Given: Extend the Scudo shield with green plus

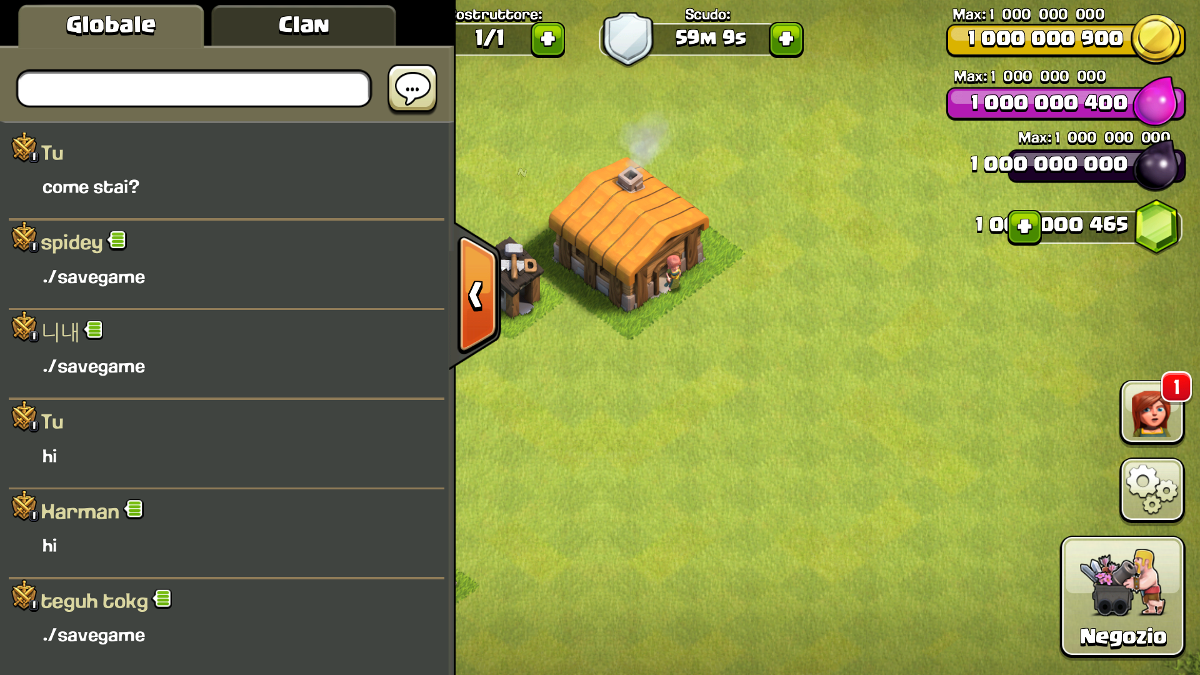Looking at the screenshot, I should pyautogui.click(x=785, y=39).
